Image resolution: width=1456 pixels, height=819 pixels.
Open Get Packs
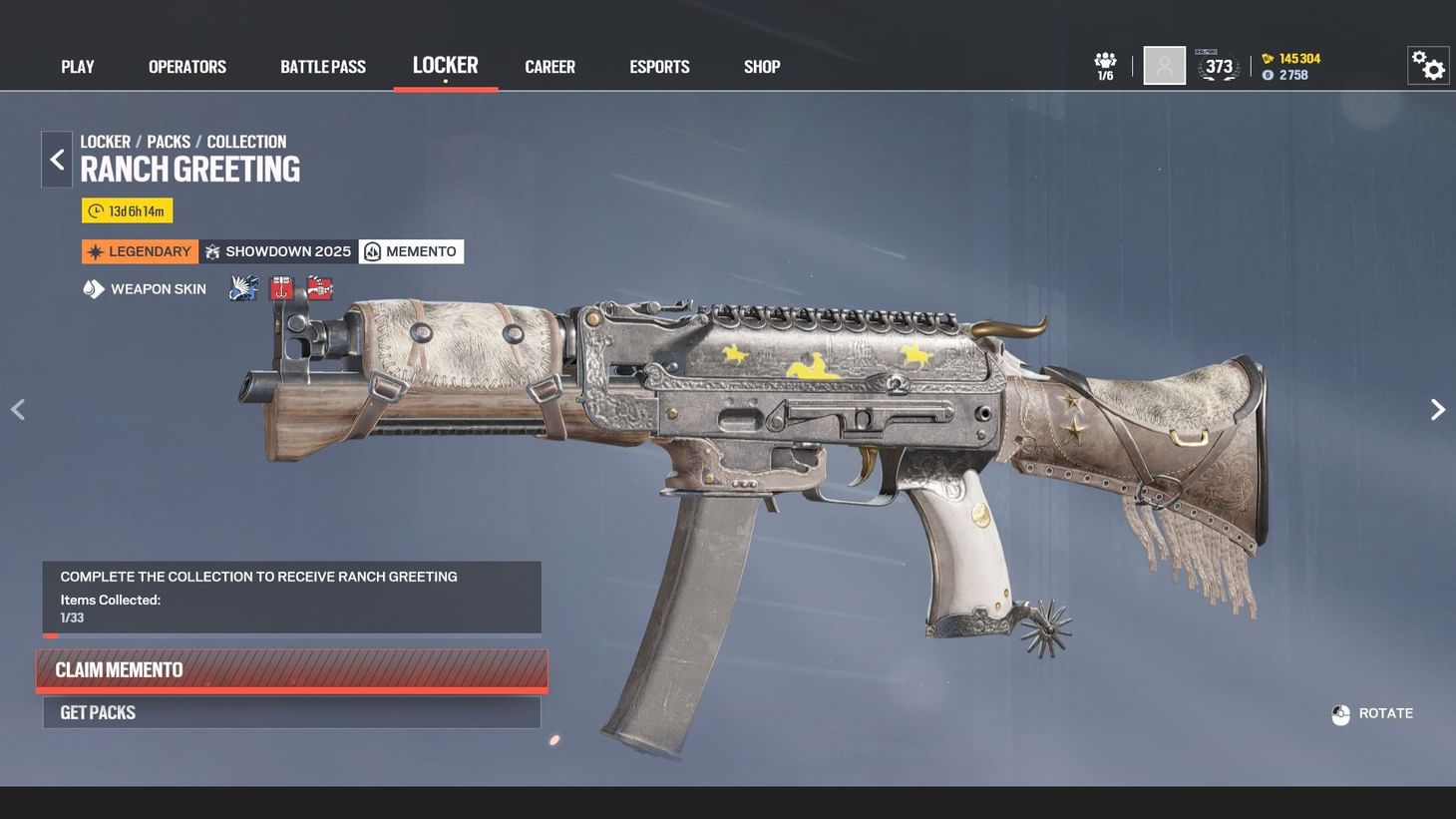click(x=291, y=711)
